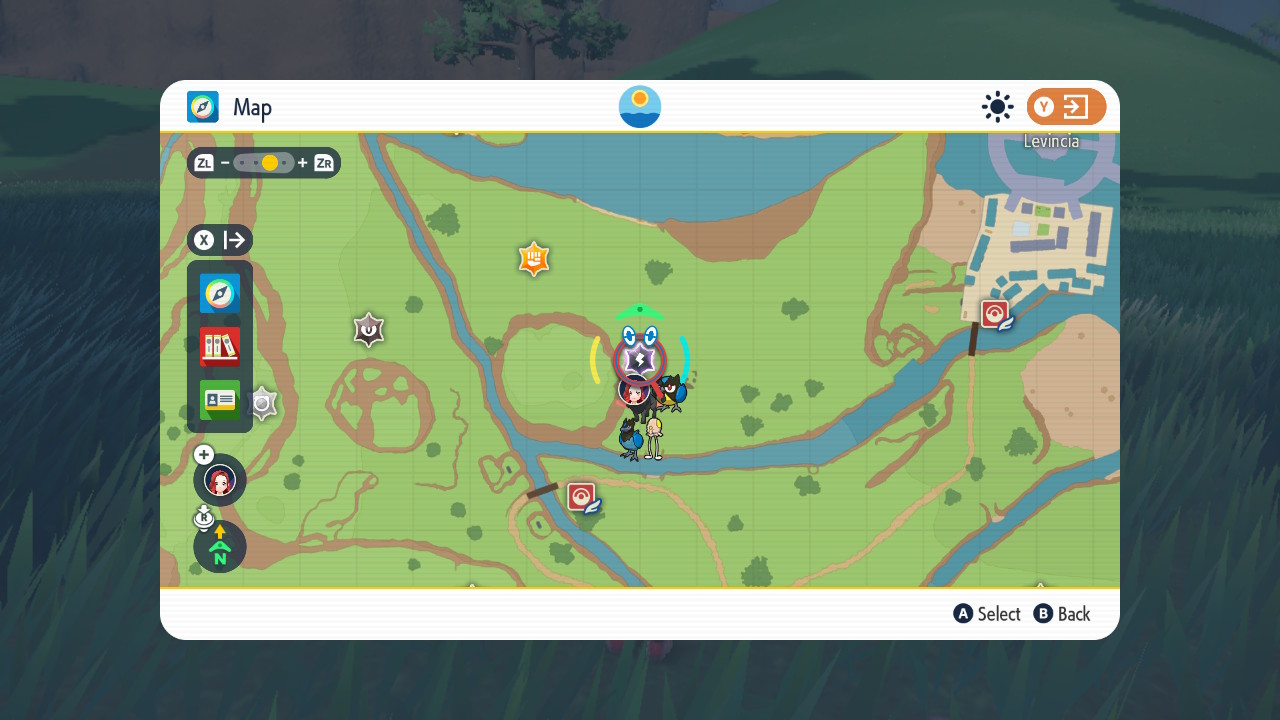The height and width of the screenshot is (720, 1280).
Task: Click the weather sun icon in header
Action: click(x=997, y=106)
